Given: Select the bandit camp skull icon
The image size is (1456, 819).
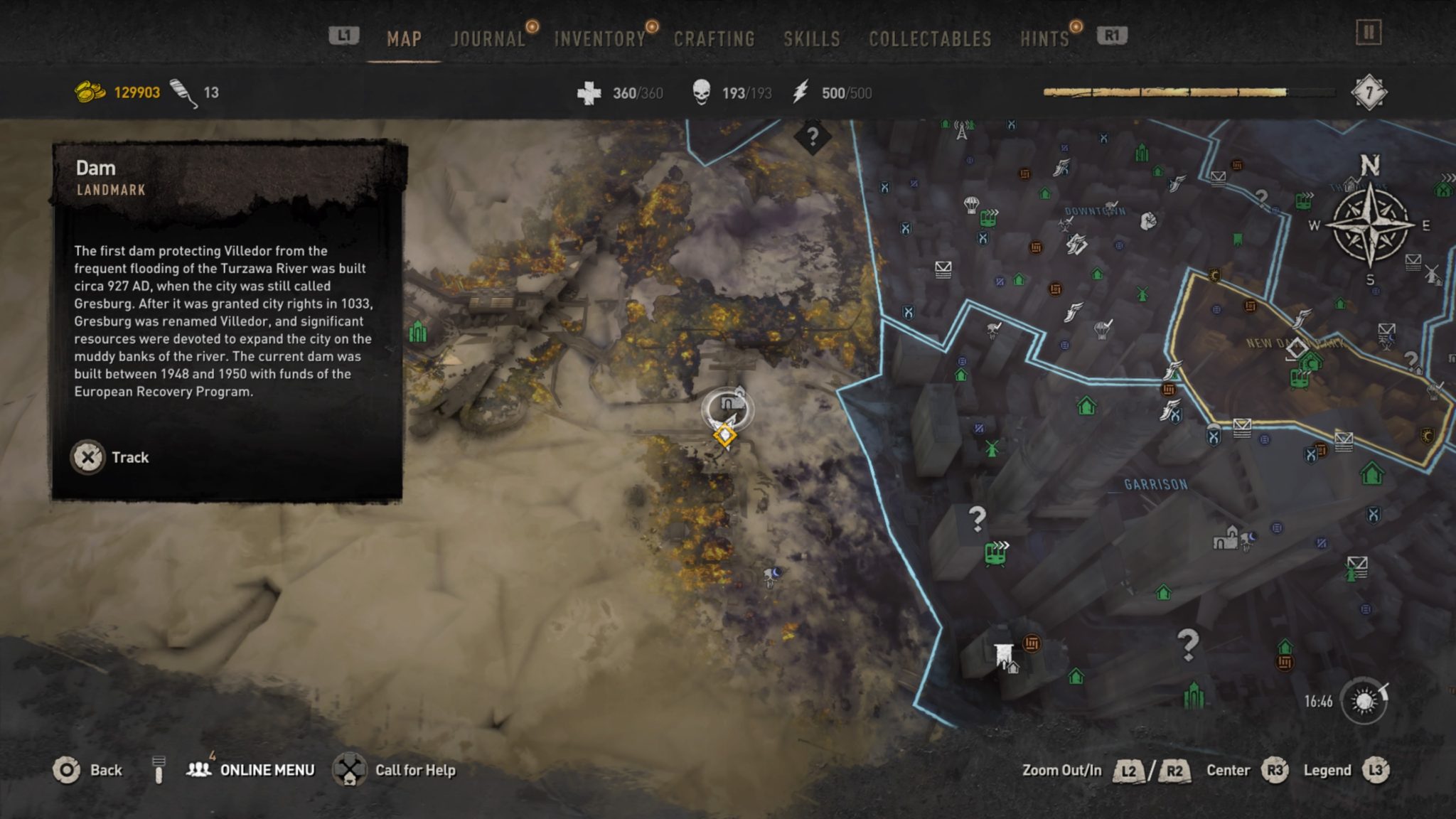Looking at the screenshot, I should 994,331.
